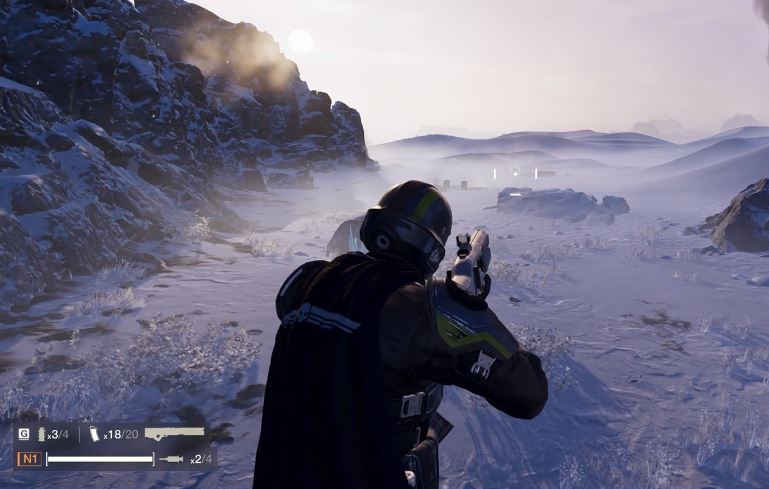The width and height of the screenshot is (769, 489).
Task: Select the N1 player tag
Action: click(x=28, y=459)
